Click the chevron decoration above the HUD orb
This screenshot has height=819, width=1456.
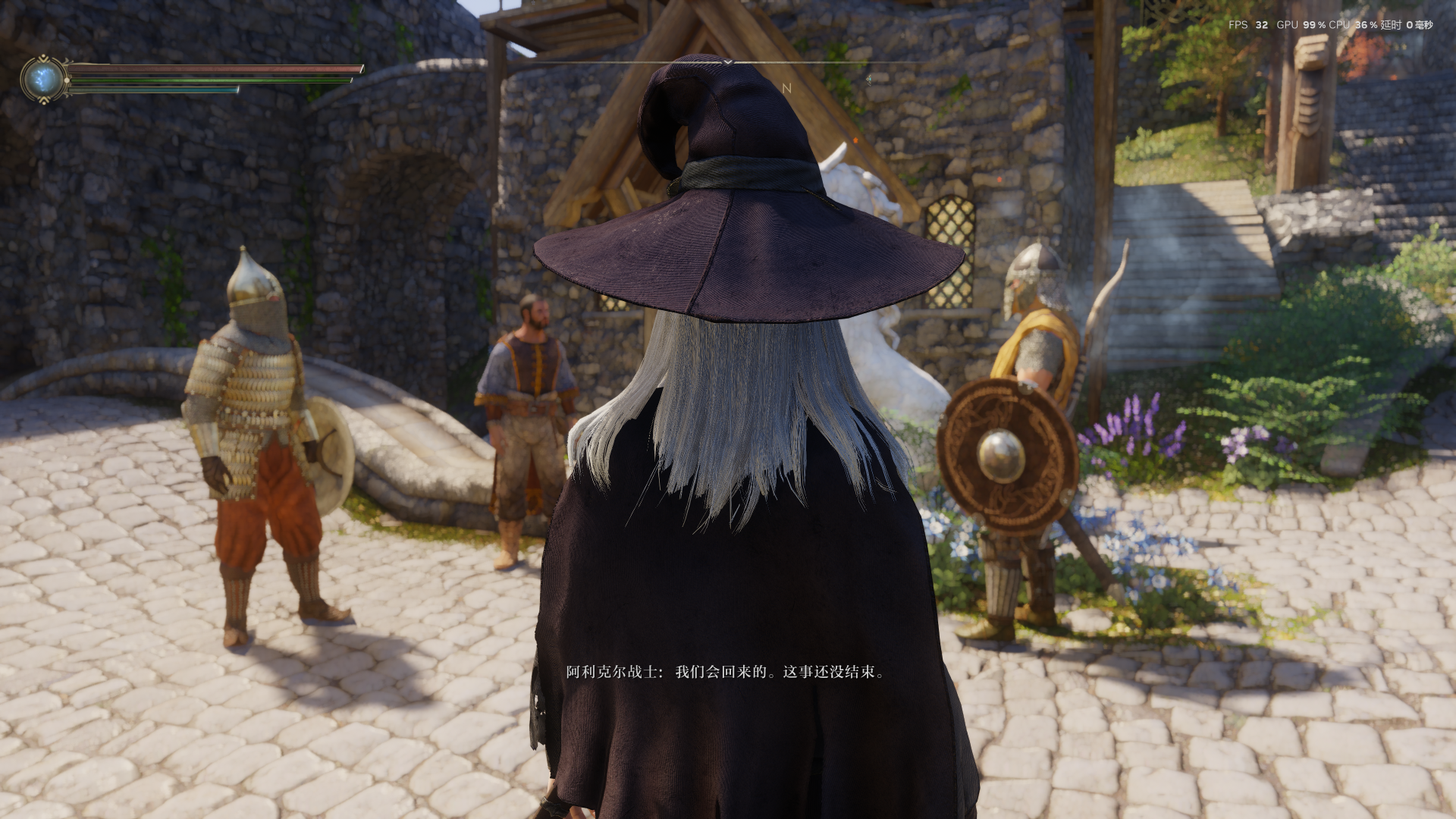click(42, 58)
